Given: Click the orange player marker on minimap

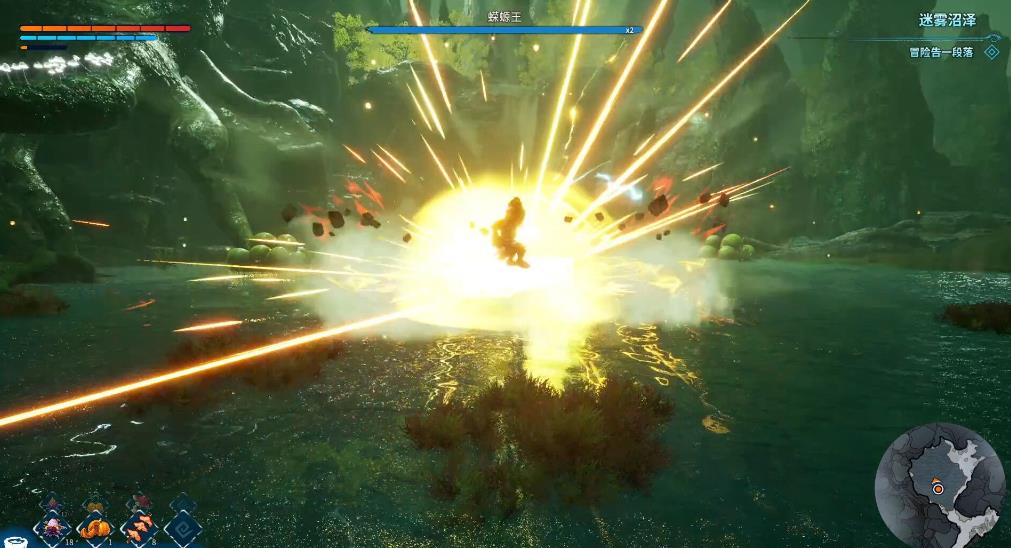Looking at the screenshot, I should pyautogui.click(x=938, y=489).
